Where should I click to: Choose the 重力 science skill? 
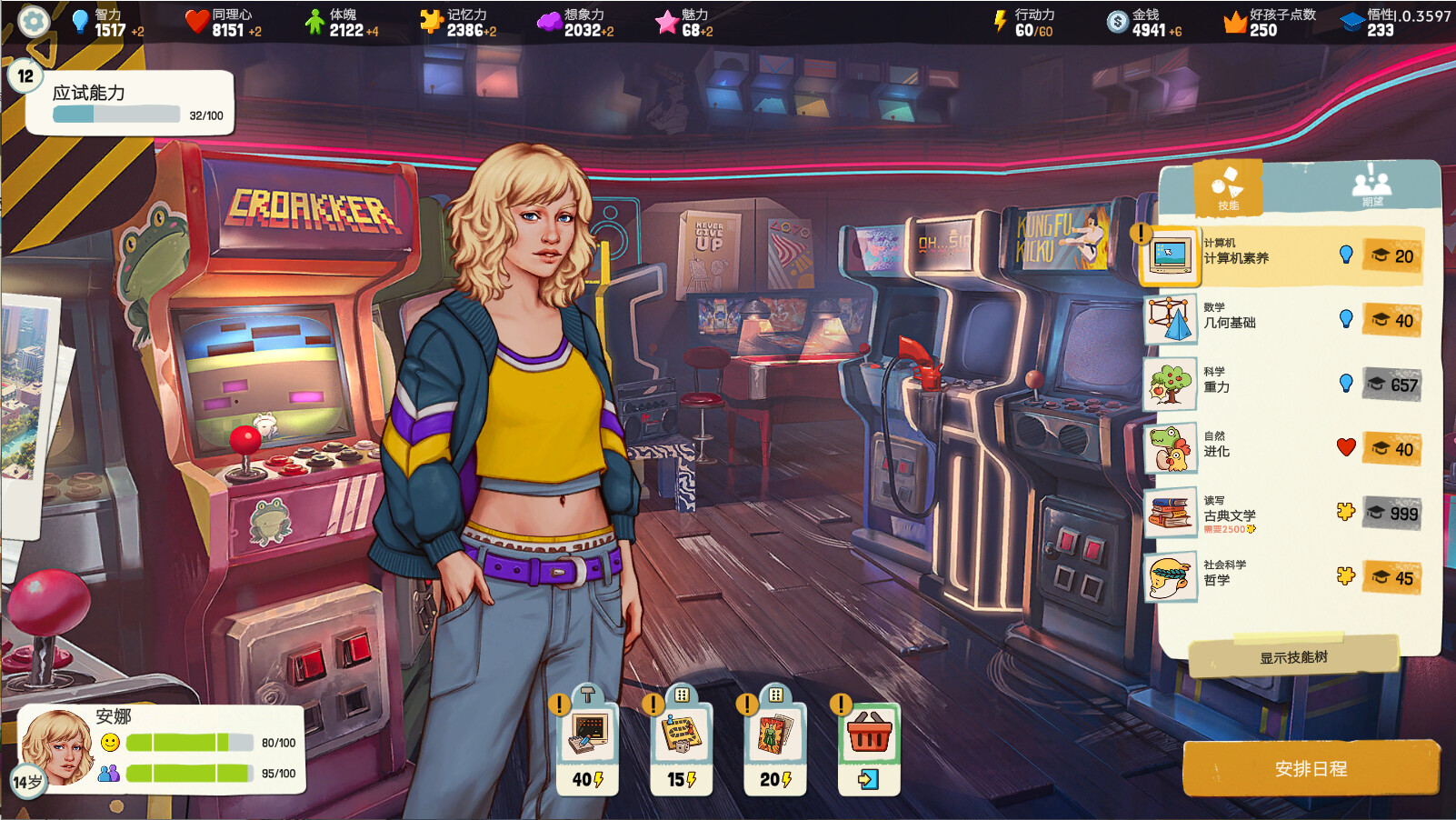pyautogui.click(x=1281, y=385)
